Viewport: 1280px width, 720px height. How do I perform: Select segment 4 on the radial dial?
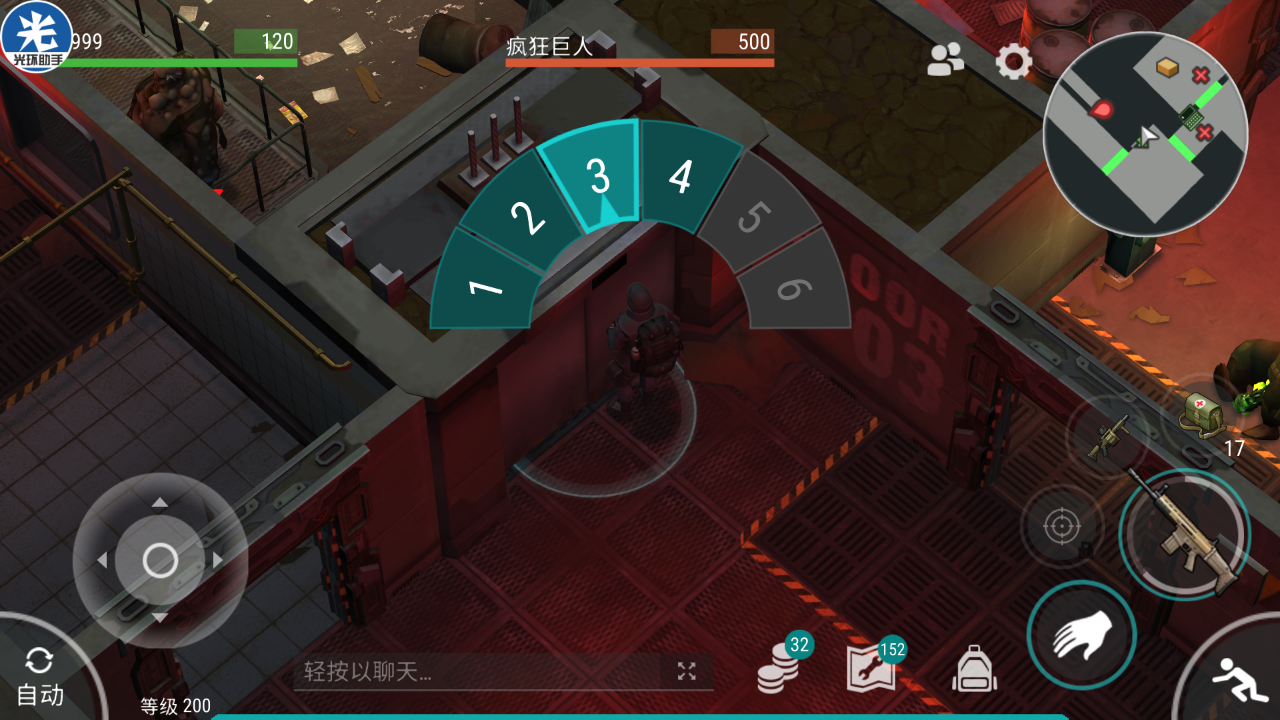pos(680,177)
